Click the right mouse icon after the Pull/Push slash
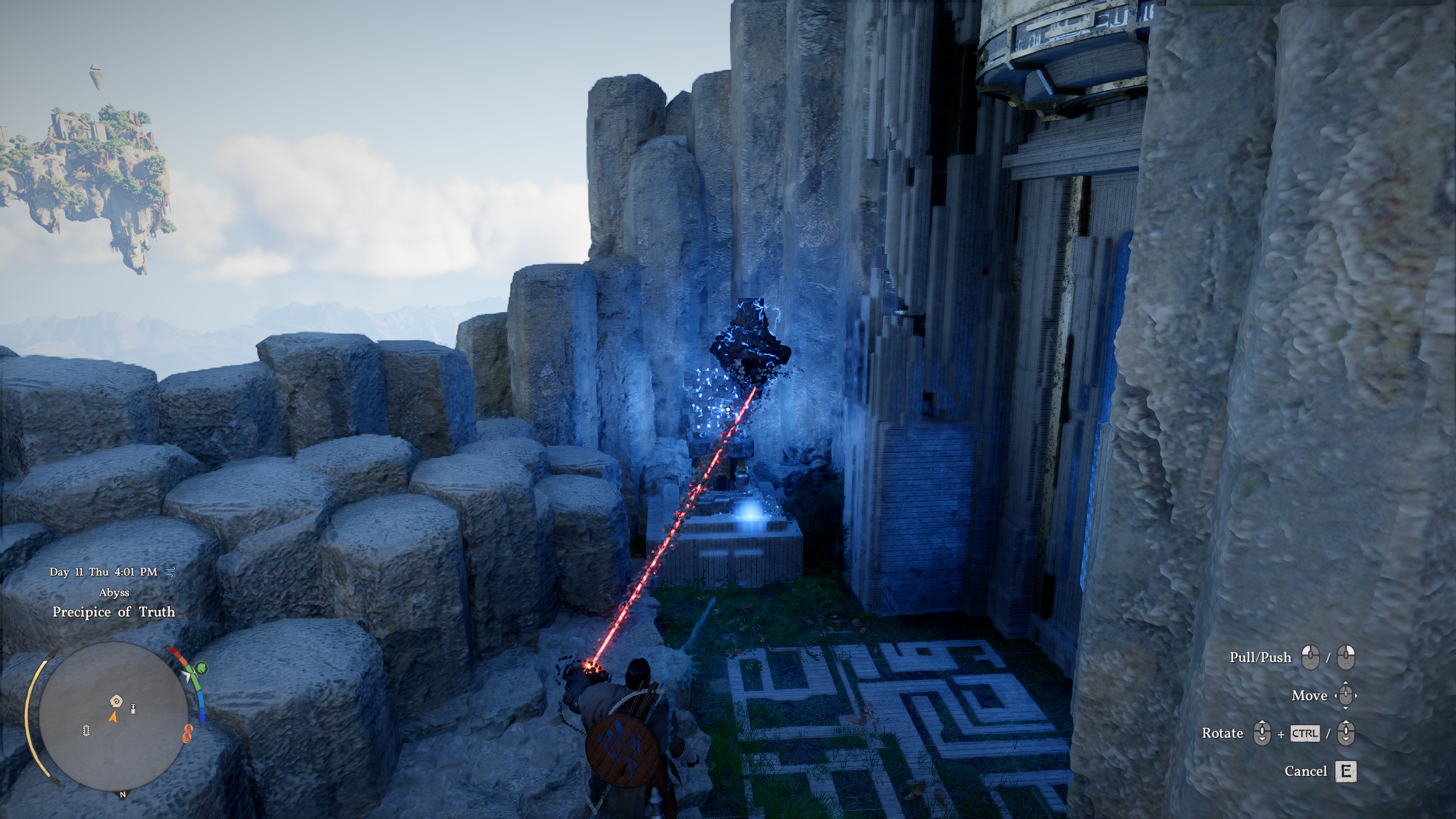Image resolution: width=1456 pixels, height=819 pixels. pos(1346,657)
